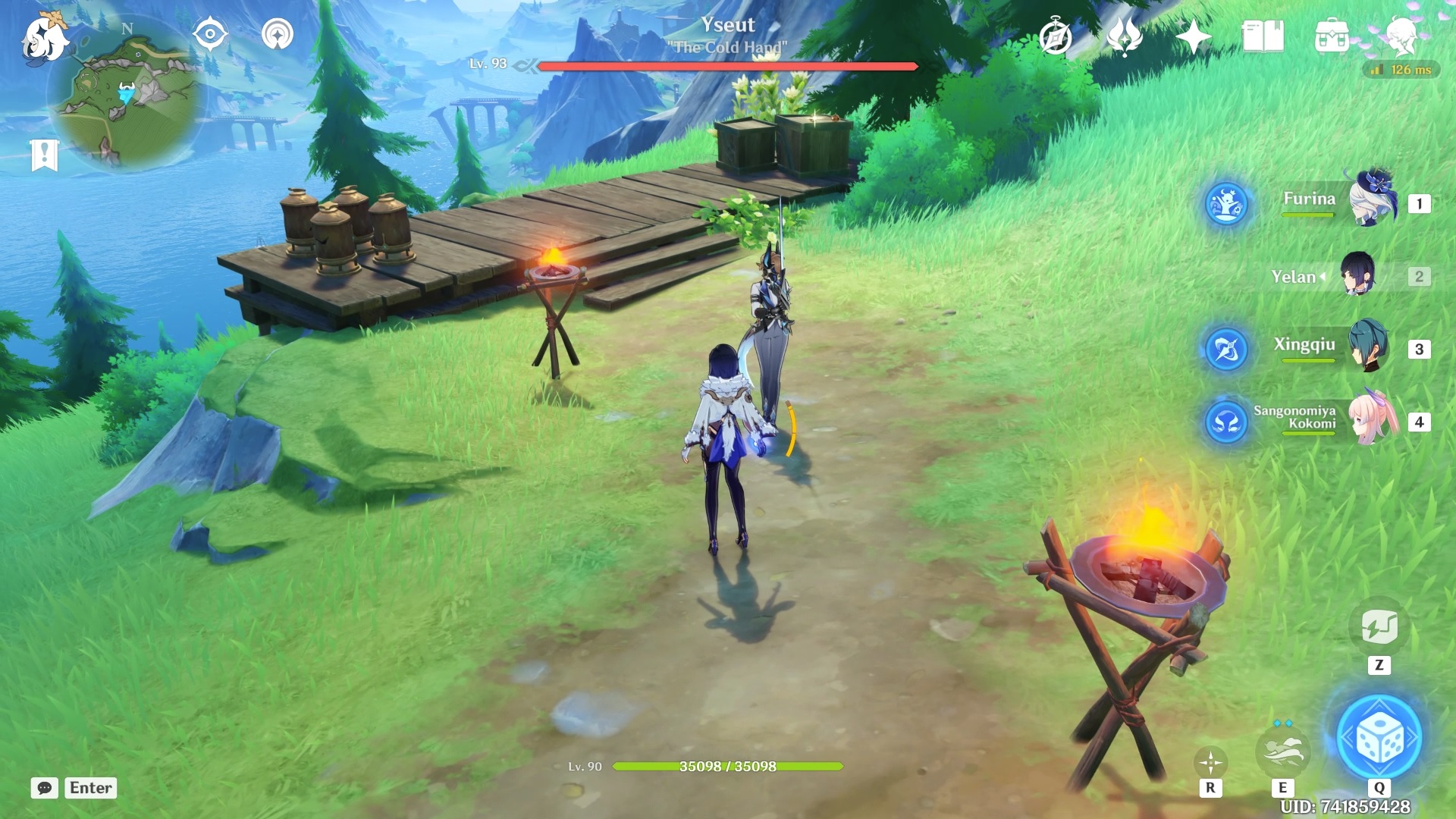Screen dimensions: 1456x819
Task: Toggle the Elemental Sight eye icon
Action: tap(210, 35)
